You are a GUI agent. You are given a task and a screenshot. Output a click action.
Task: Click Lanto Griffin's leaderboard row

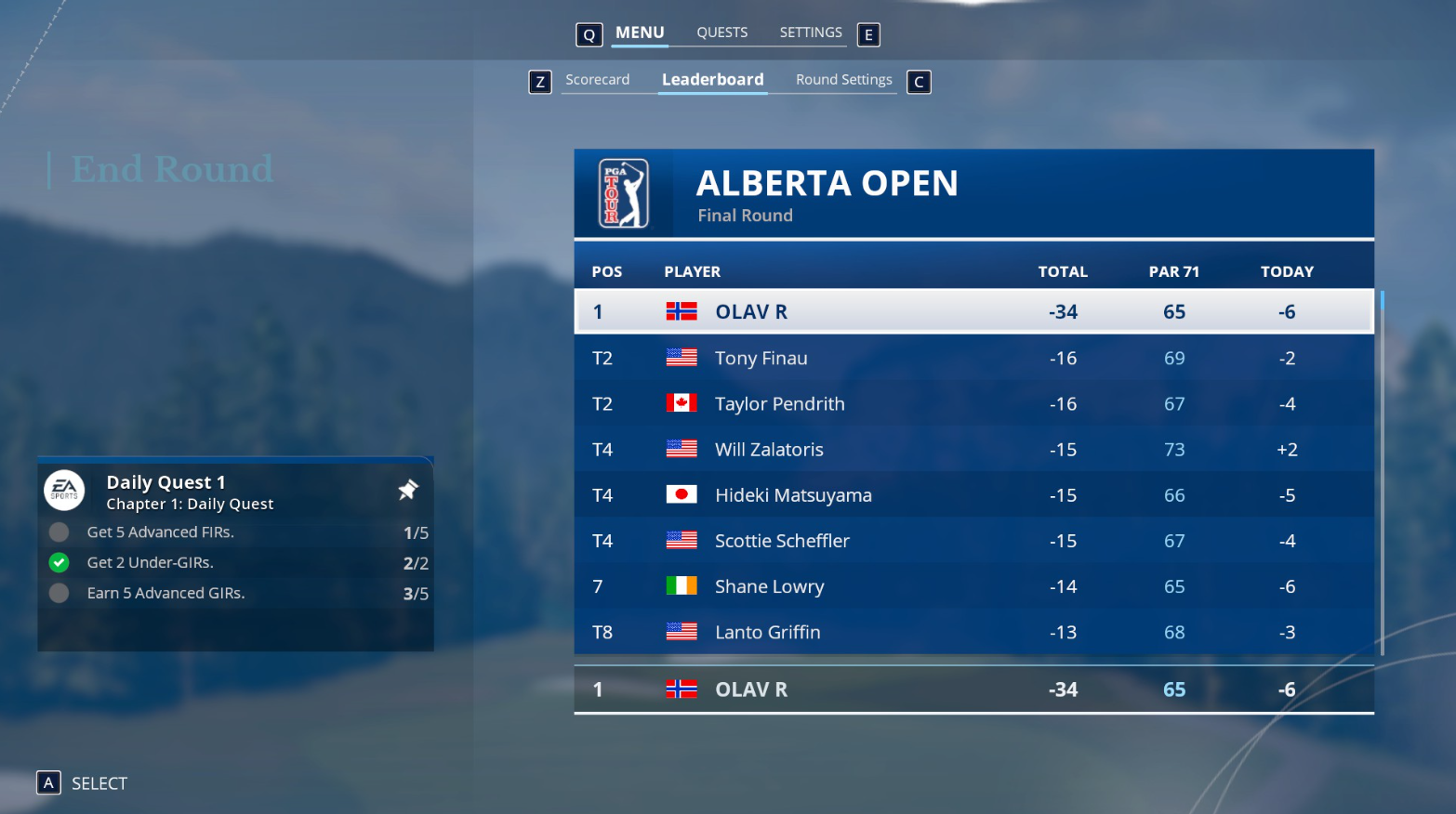(973, 632)
